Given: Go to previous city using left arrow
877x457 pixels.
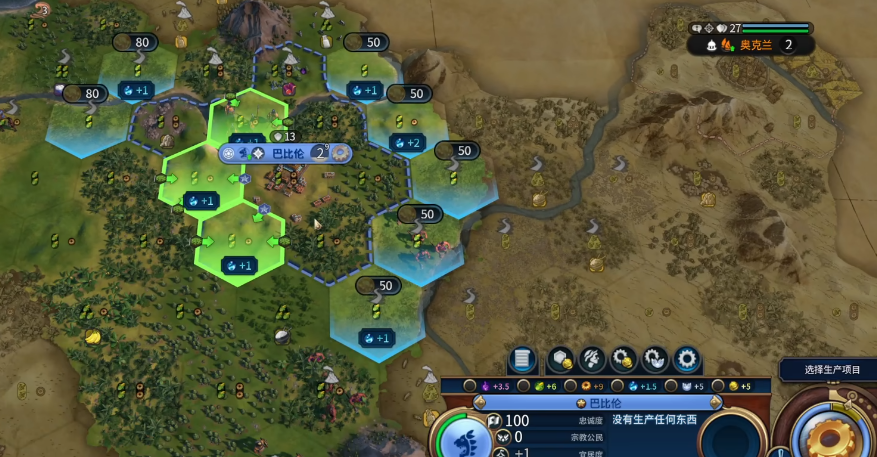Looking at the screenshot, I should point(480,402).
